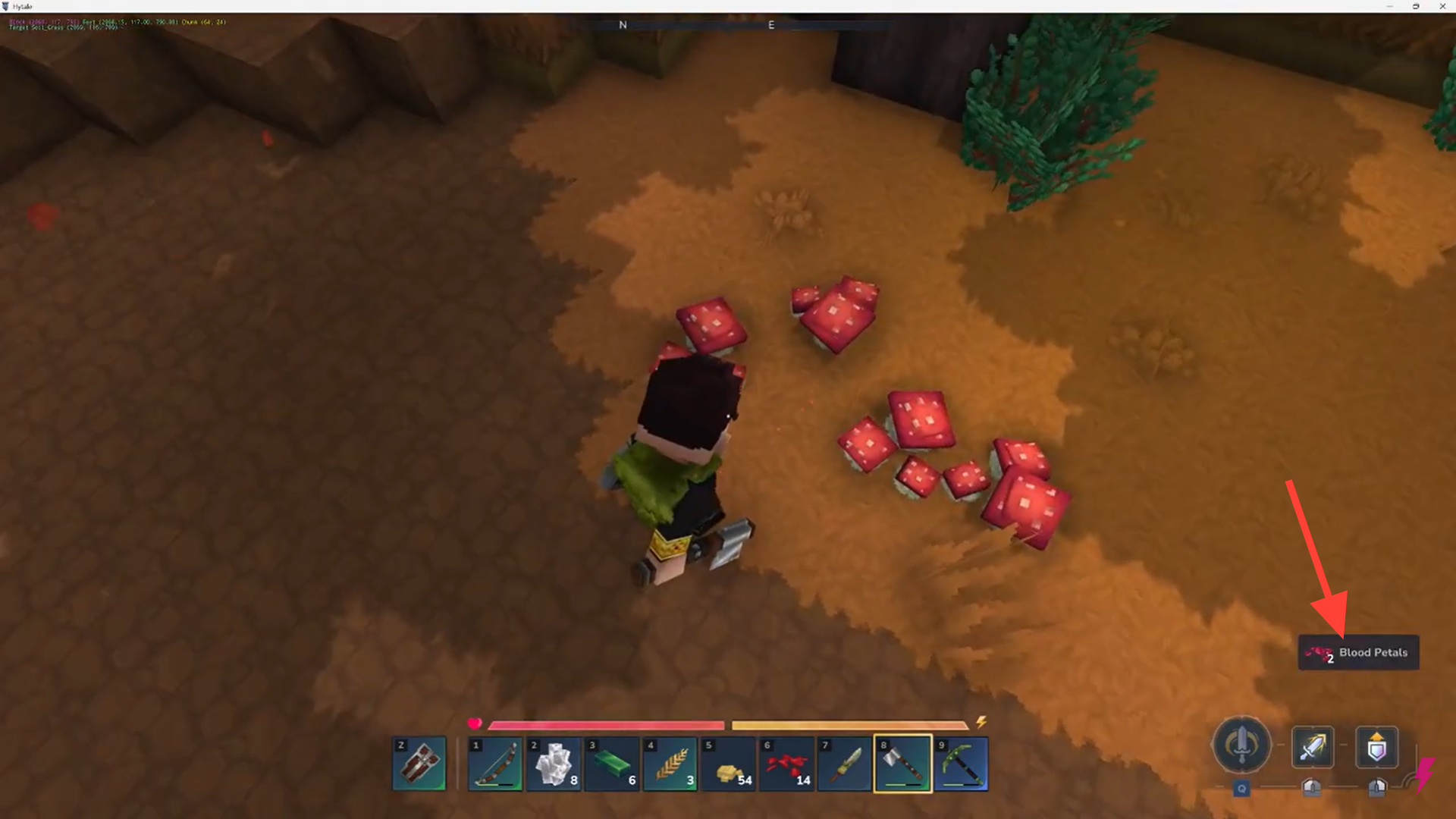Choose the green ingot hotbar slot

[612, 764]
